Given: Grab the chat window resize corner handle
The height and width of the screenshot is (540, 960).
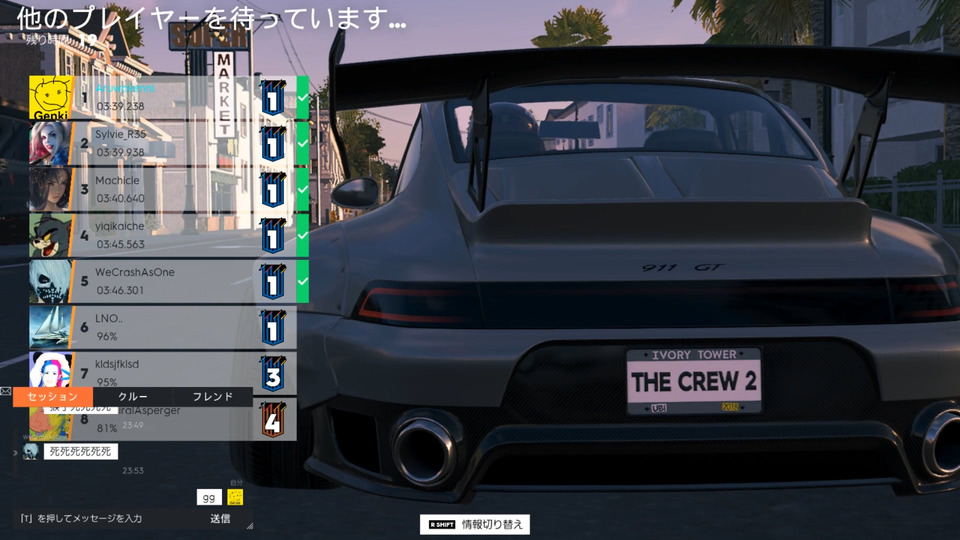Looking at the screenshot, I should coord(250,526).
